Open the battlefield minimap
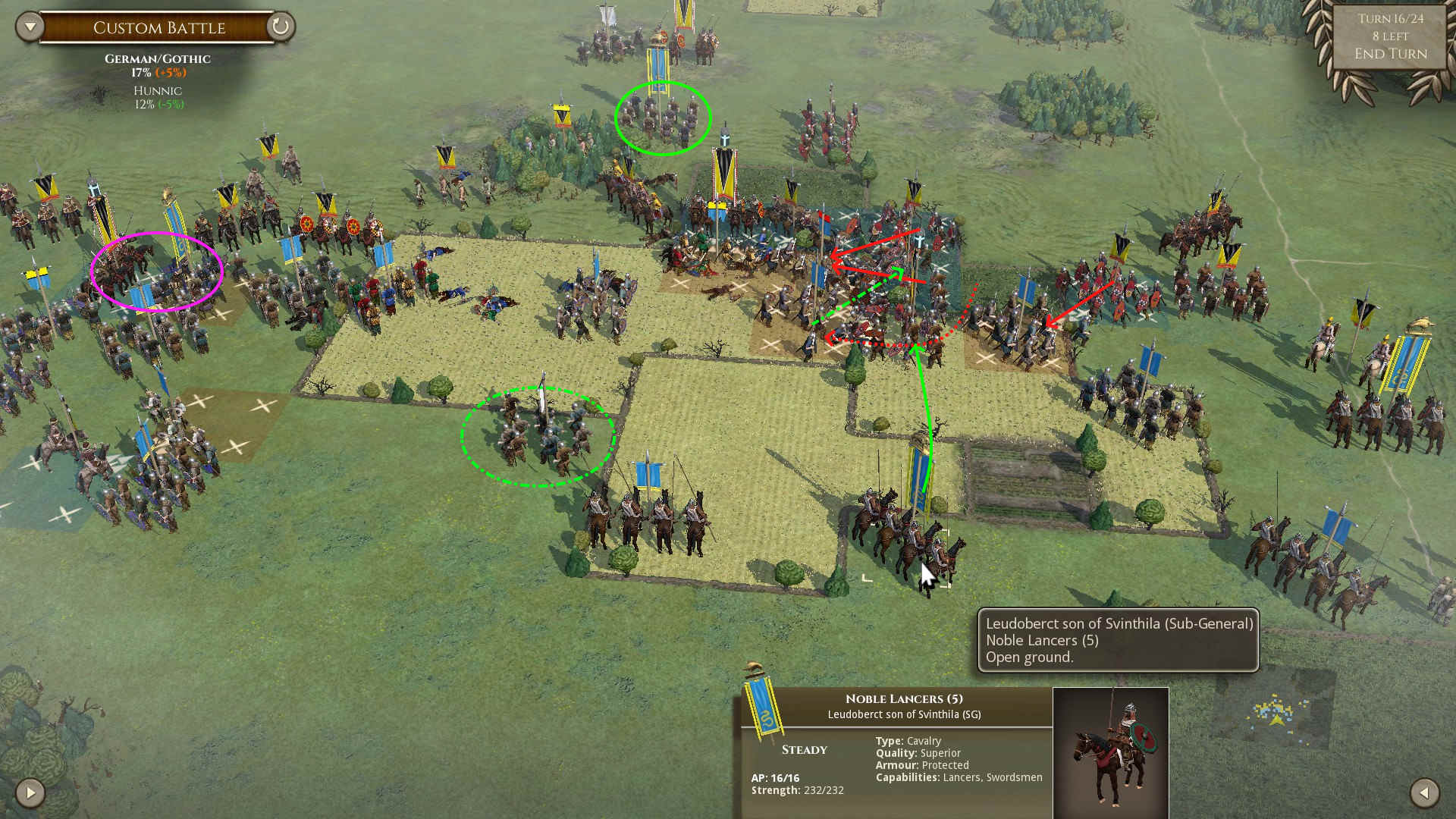The image size is (1456, 819). click(1277, 711)
